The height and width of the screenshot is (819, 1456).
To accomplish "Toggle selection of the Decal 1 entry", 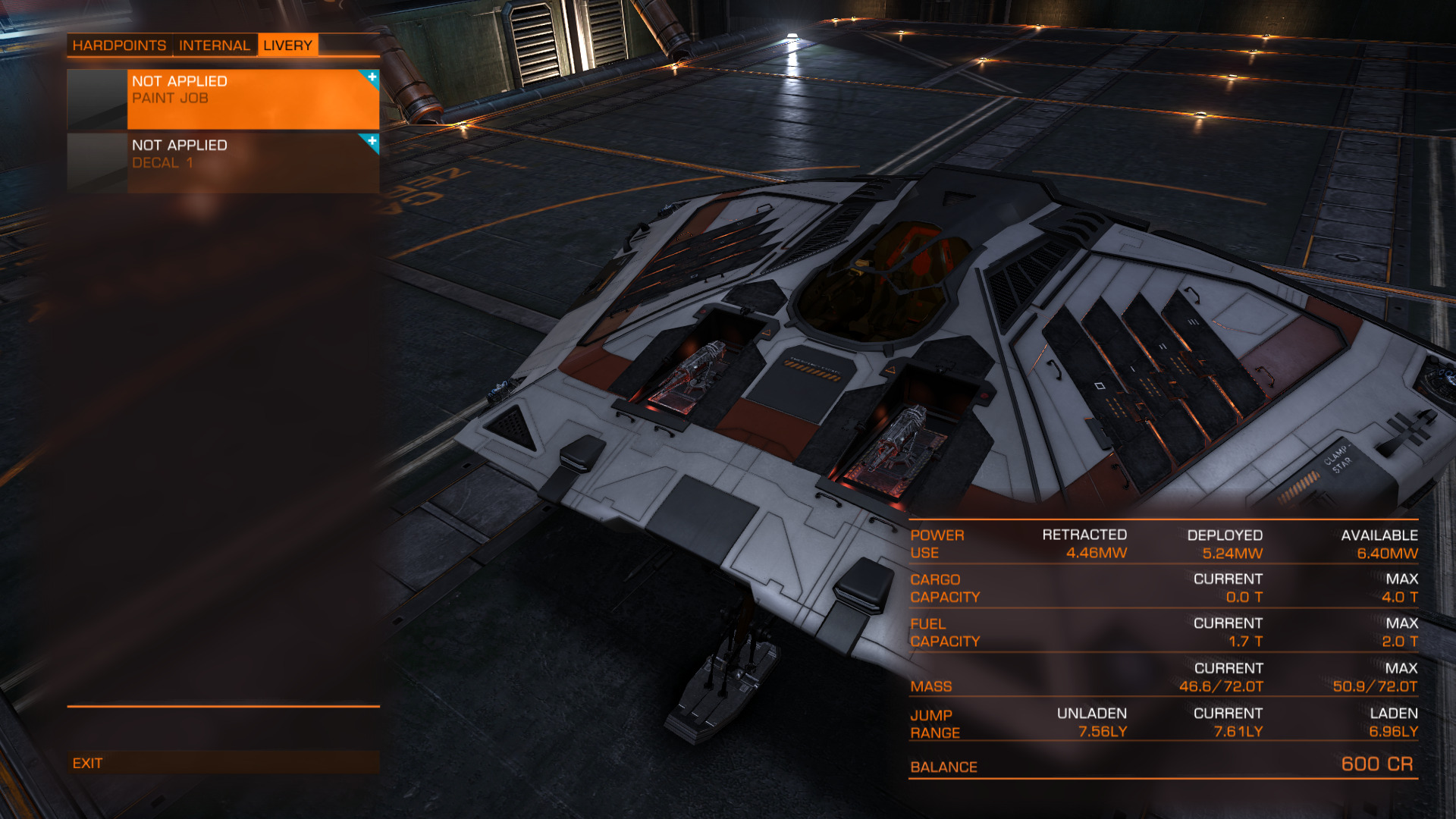I will 250,162.
